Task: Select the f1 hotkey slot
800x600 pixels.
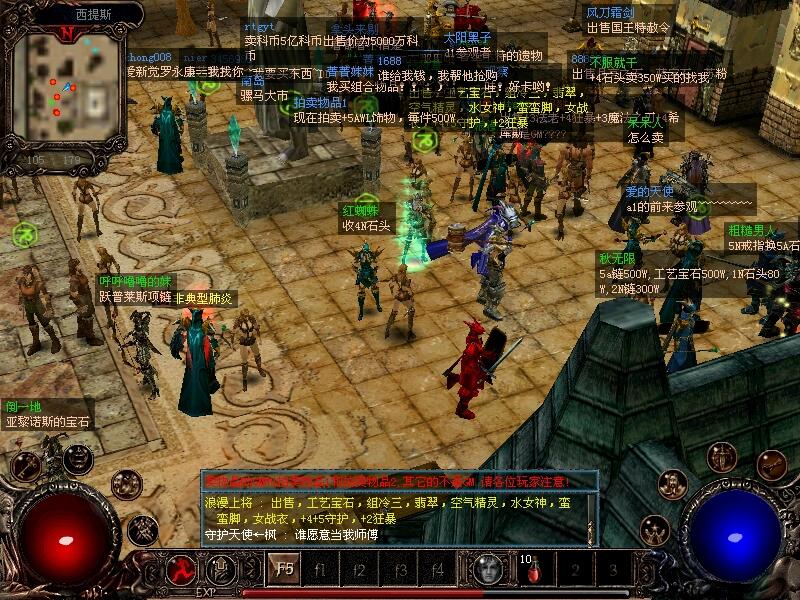Action: coord(322,570)
